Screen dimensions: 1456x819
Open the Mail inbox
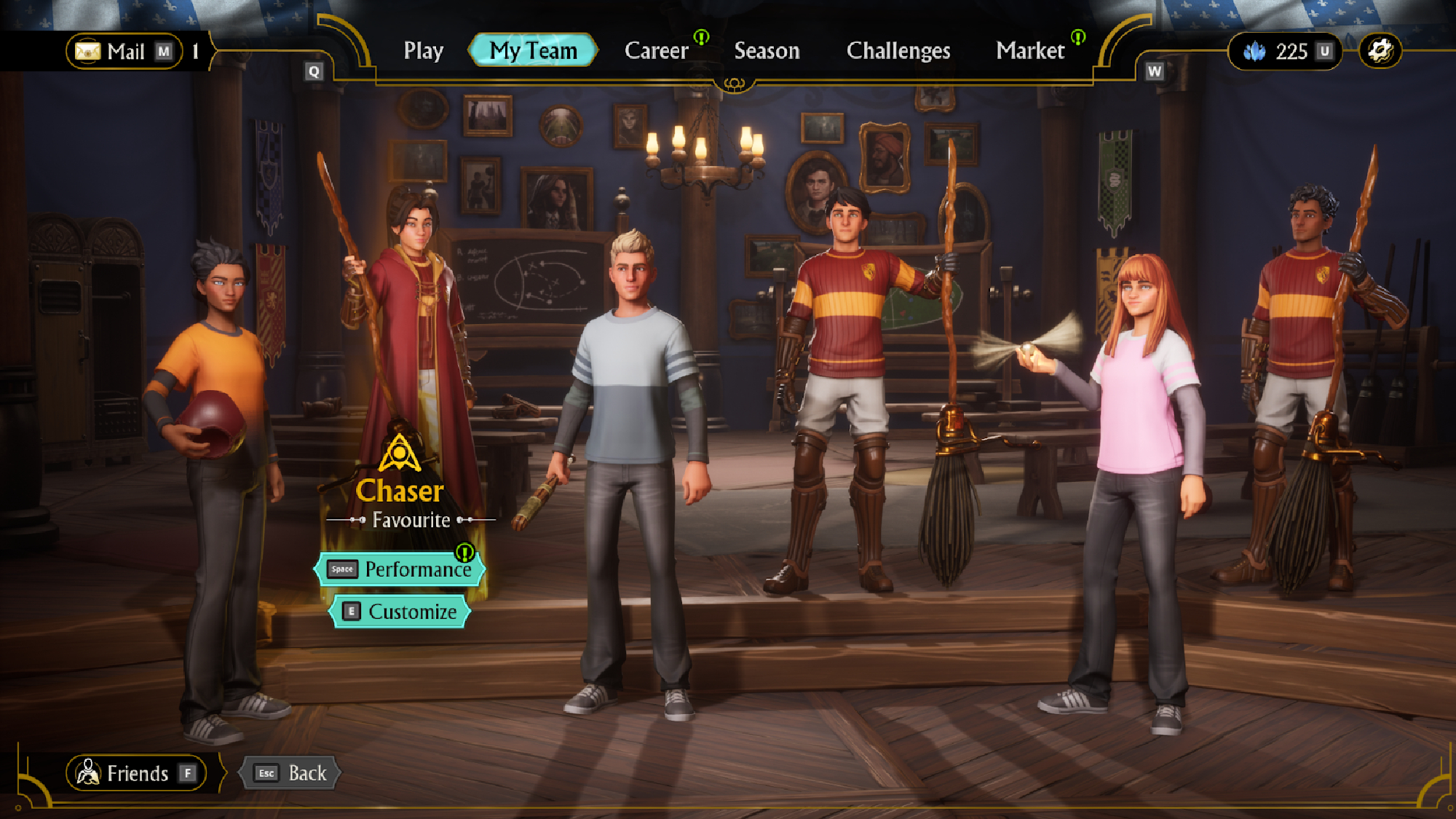[x=124, y=52]
